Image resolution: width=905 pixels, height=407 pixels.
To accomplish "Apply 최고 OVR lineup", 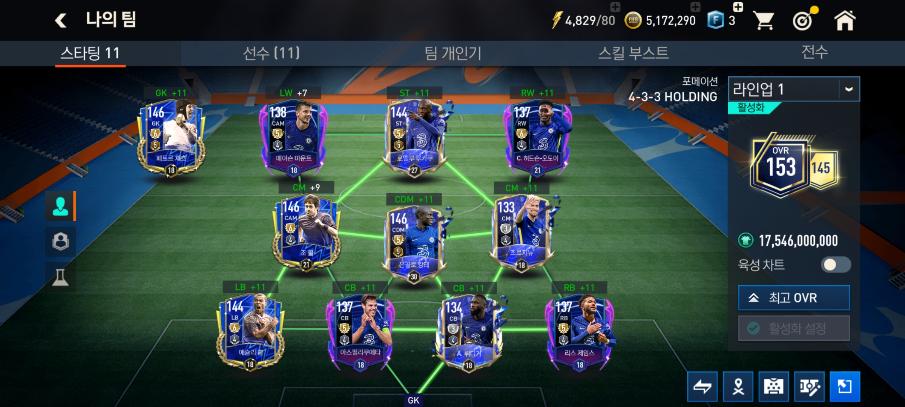I will 793,297.
